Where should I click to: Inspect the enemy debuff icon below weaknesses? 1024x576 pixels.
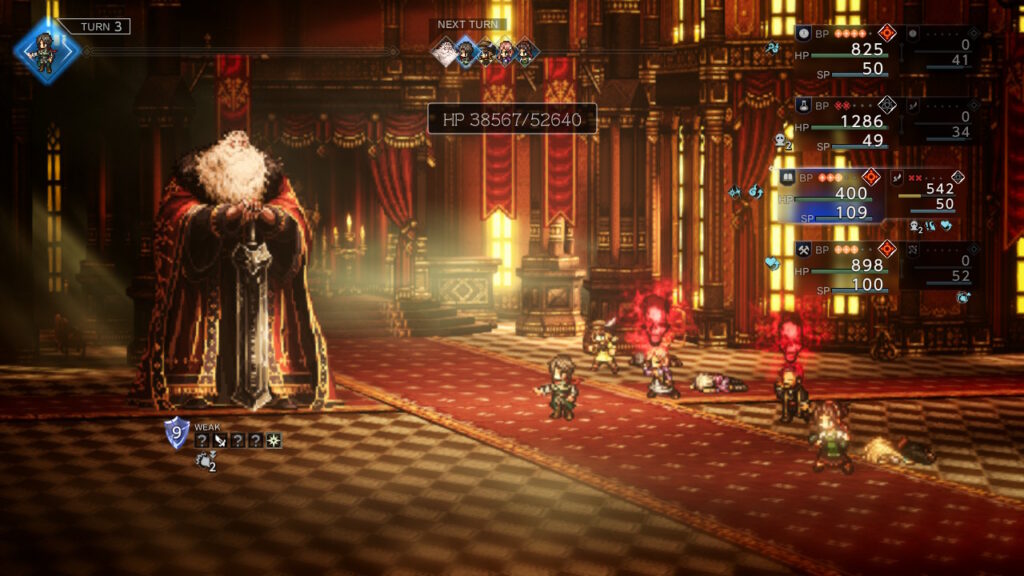205,462
